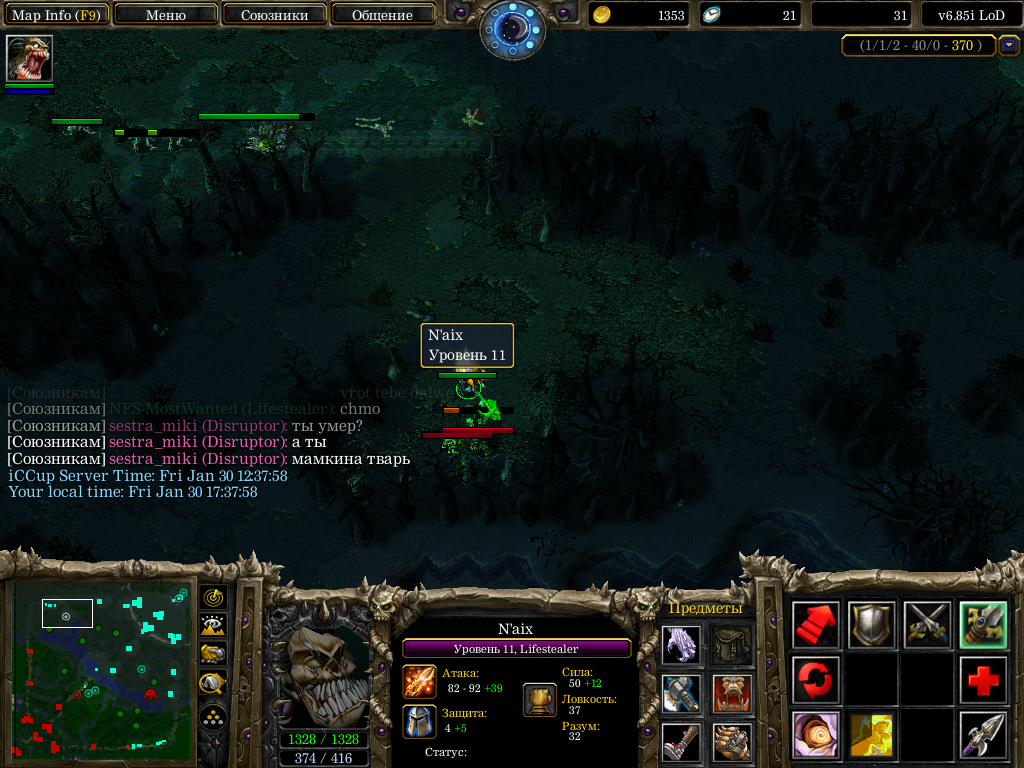
Task: Click the N'aix skull portrait
Action: pos(322,670)
